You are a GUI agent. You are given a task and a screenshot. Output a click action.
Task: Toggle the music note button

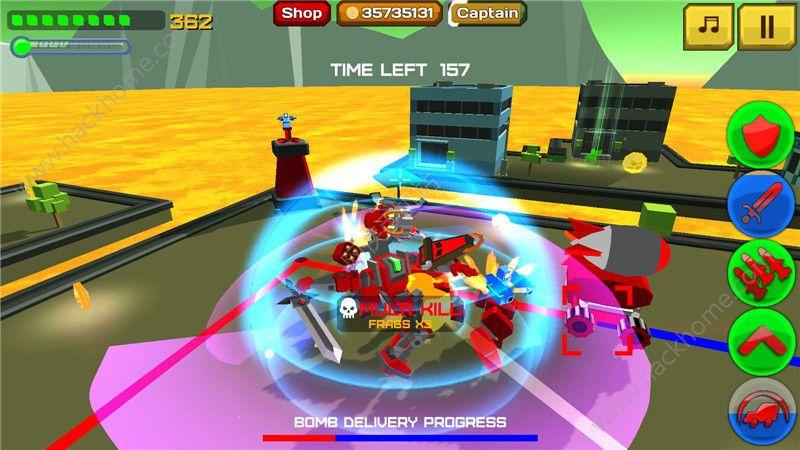(708, 26)
